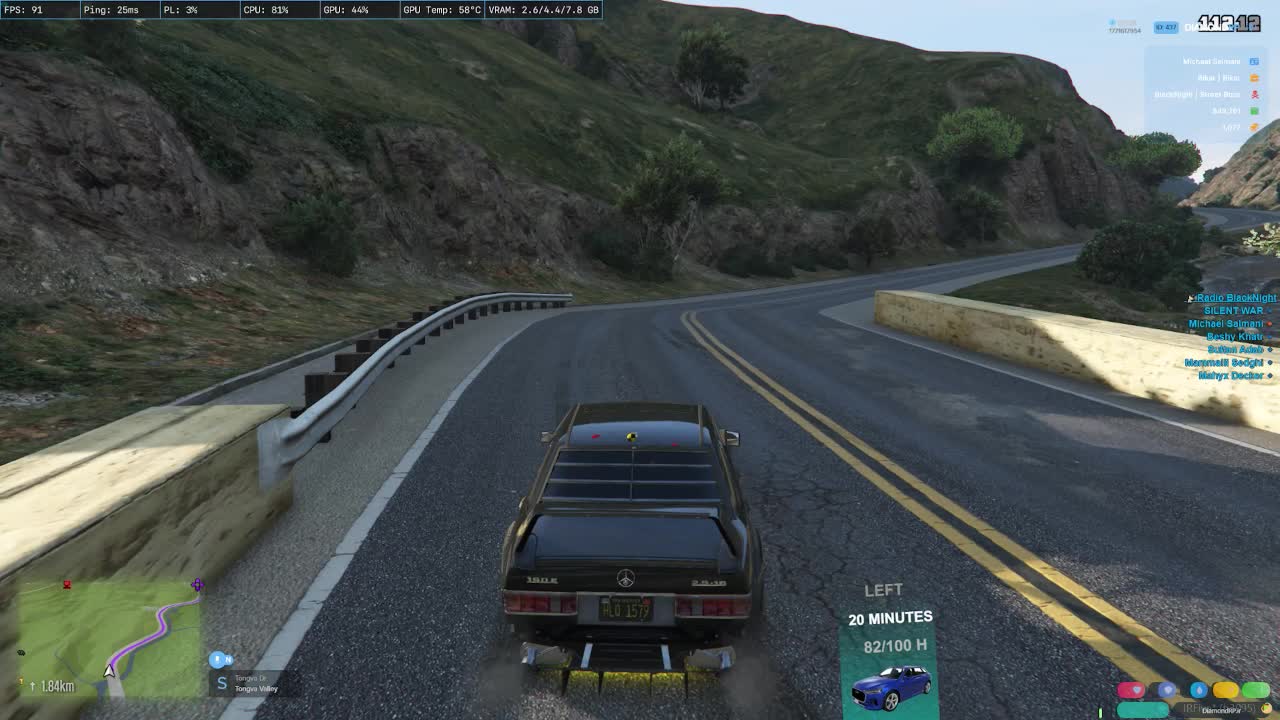Click the red skull gang icon
1280x720 pixels.
click(x=1254, y=95)
